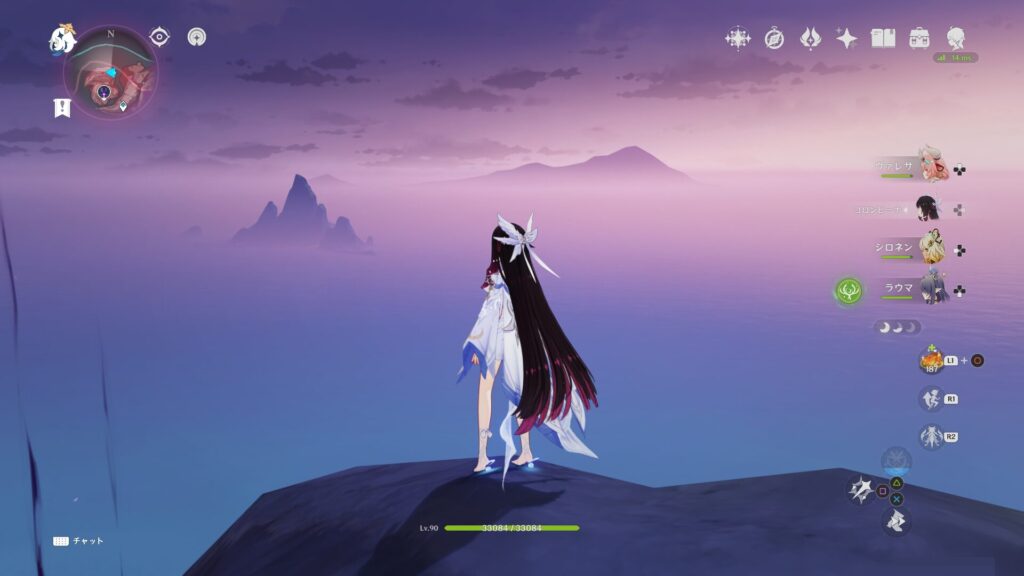The width and height of the screenshot is (1024, 576).
Task: Open the eight-pointed star events icon
Action: click(738, 38)
